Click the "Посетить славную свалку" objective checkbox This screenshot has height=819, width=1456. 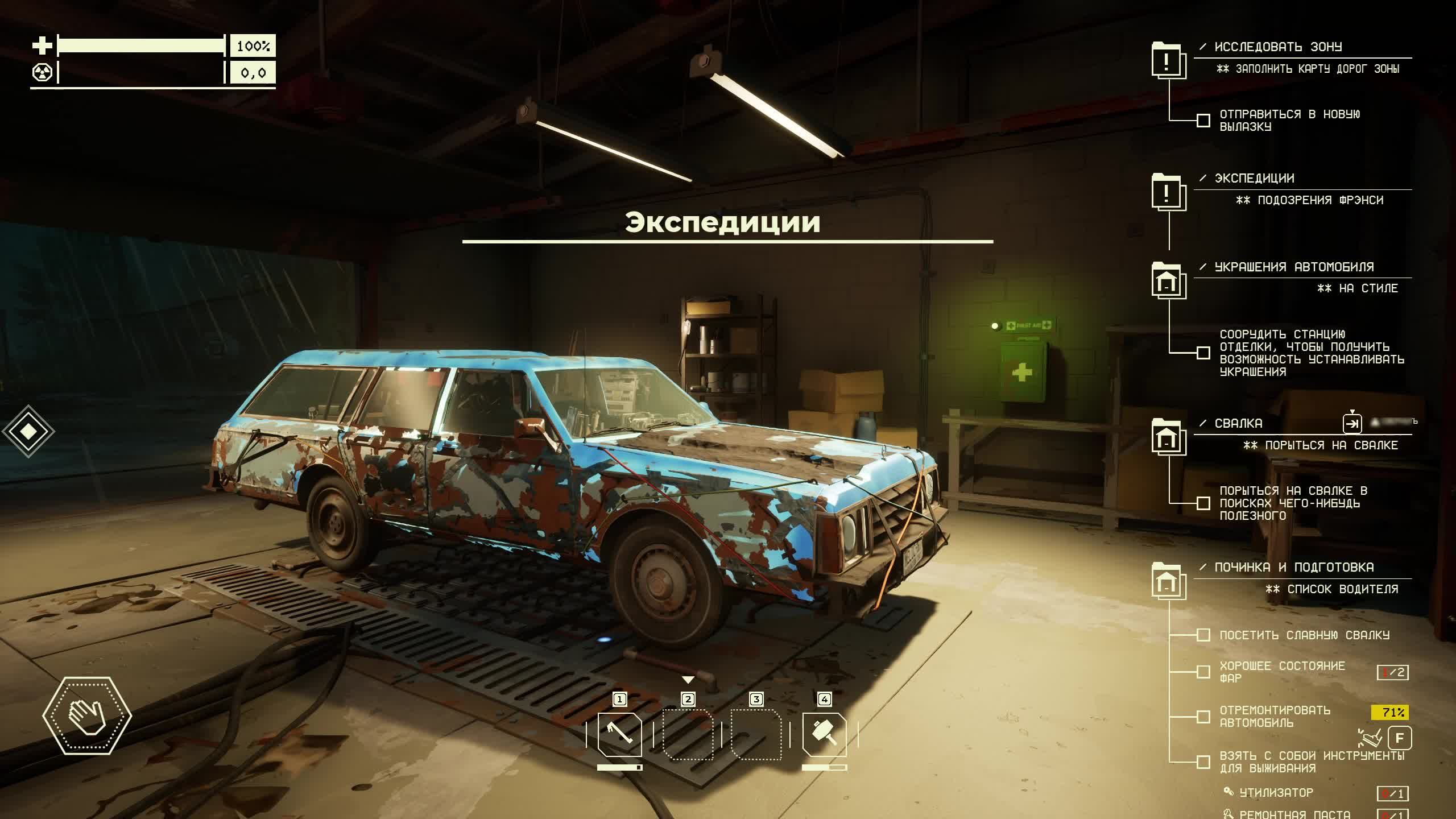click(x=1203, y=635)
